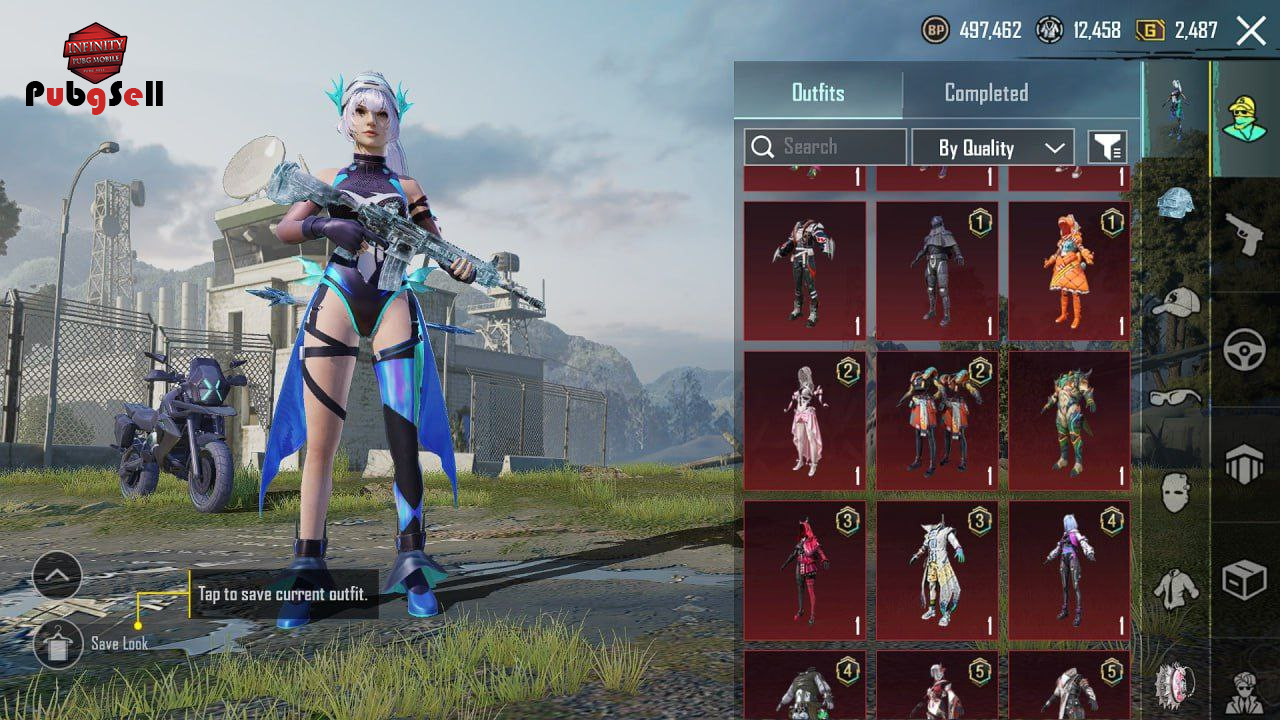Open the steering wheel vehicles category
Image resolution: width=1280 pixels, height=720 pixels.
click(x=1245, y=350)
